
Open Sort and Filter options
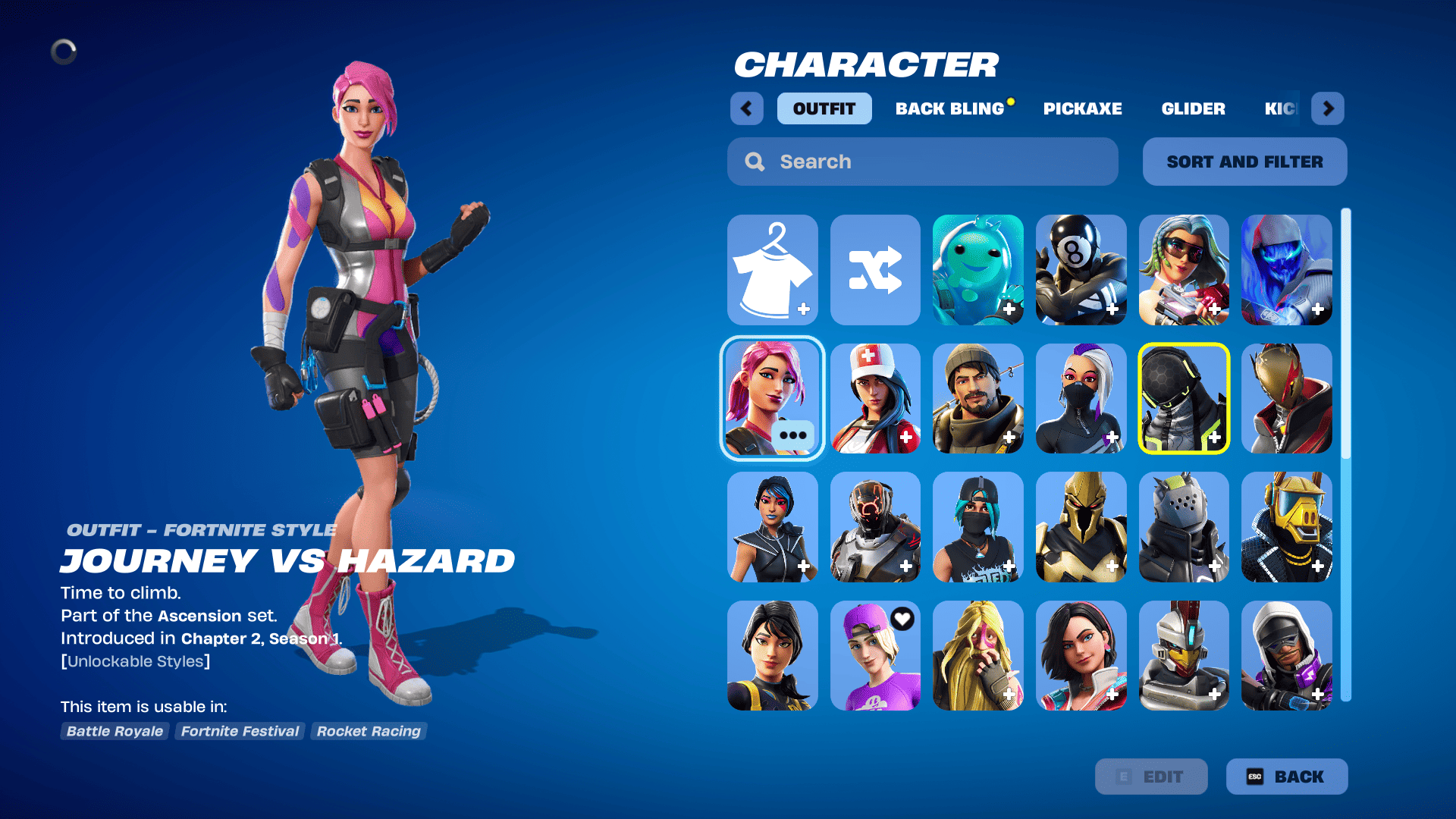click(x=1244, y=162)
